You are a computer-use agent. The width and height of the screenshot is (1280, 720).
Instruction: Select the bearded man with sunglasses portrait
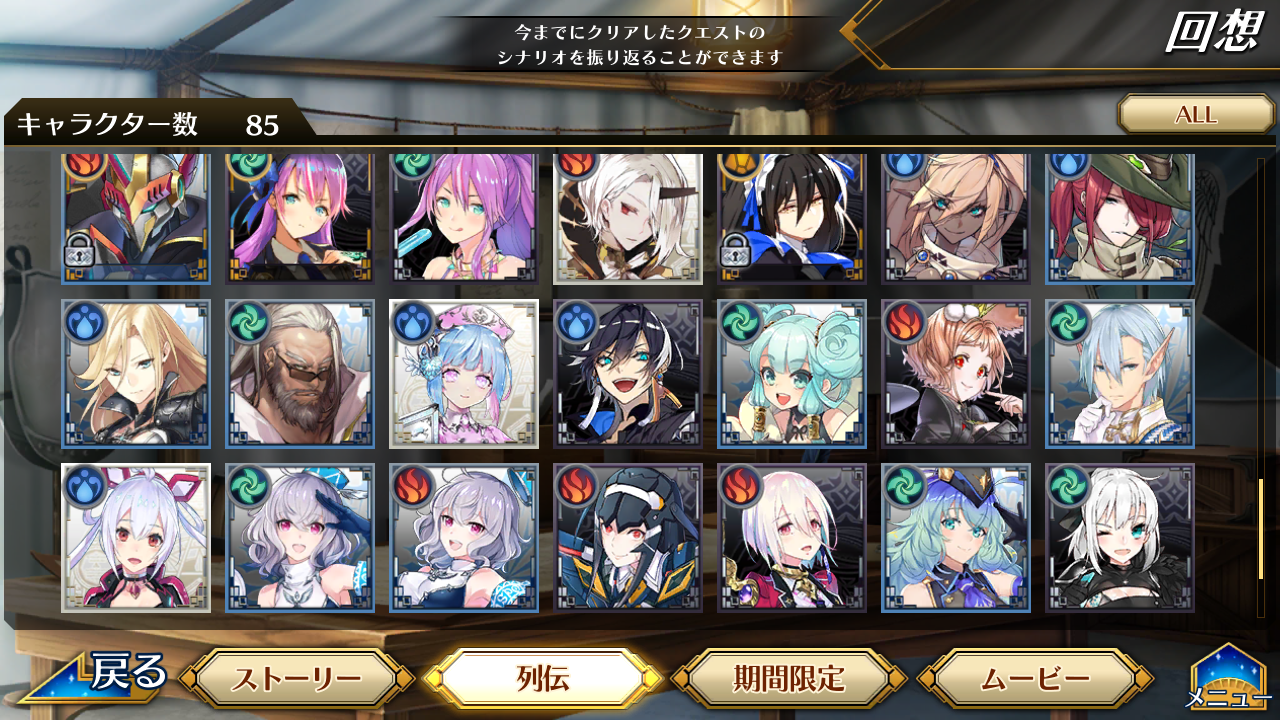pyautogui.click(x=299, y=374)
